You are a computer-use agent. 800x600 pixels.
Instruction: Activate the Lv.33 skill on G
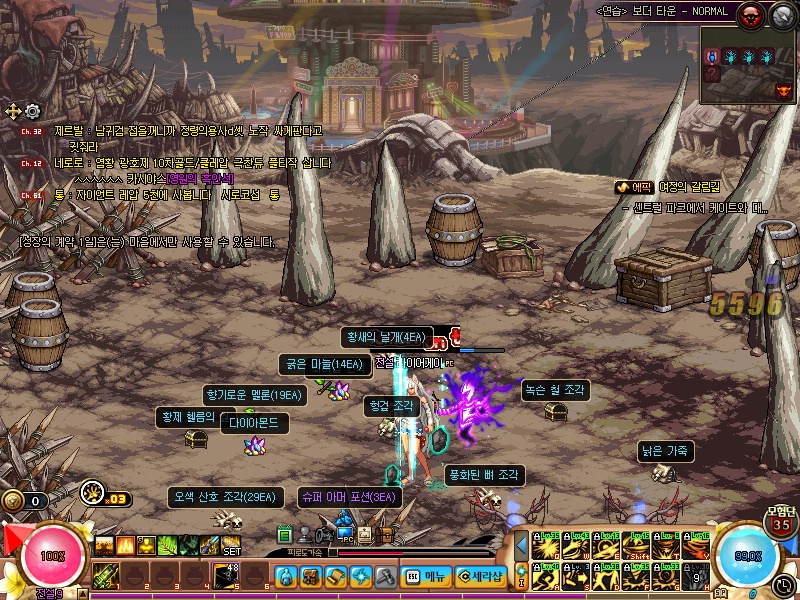pyautogui.click(x=667, y=577)
